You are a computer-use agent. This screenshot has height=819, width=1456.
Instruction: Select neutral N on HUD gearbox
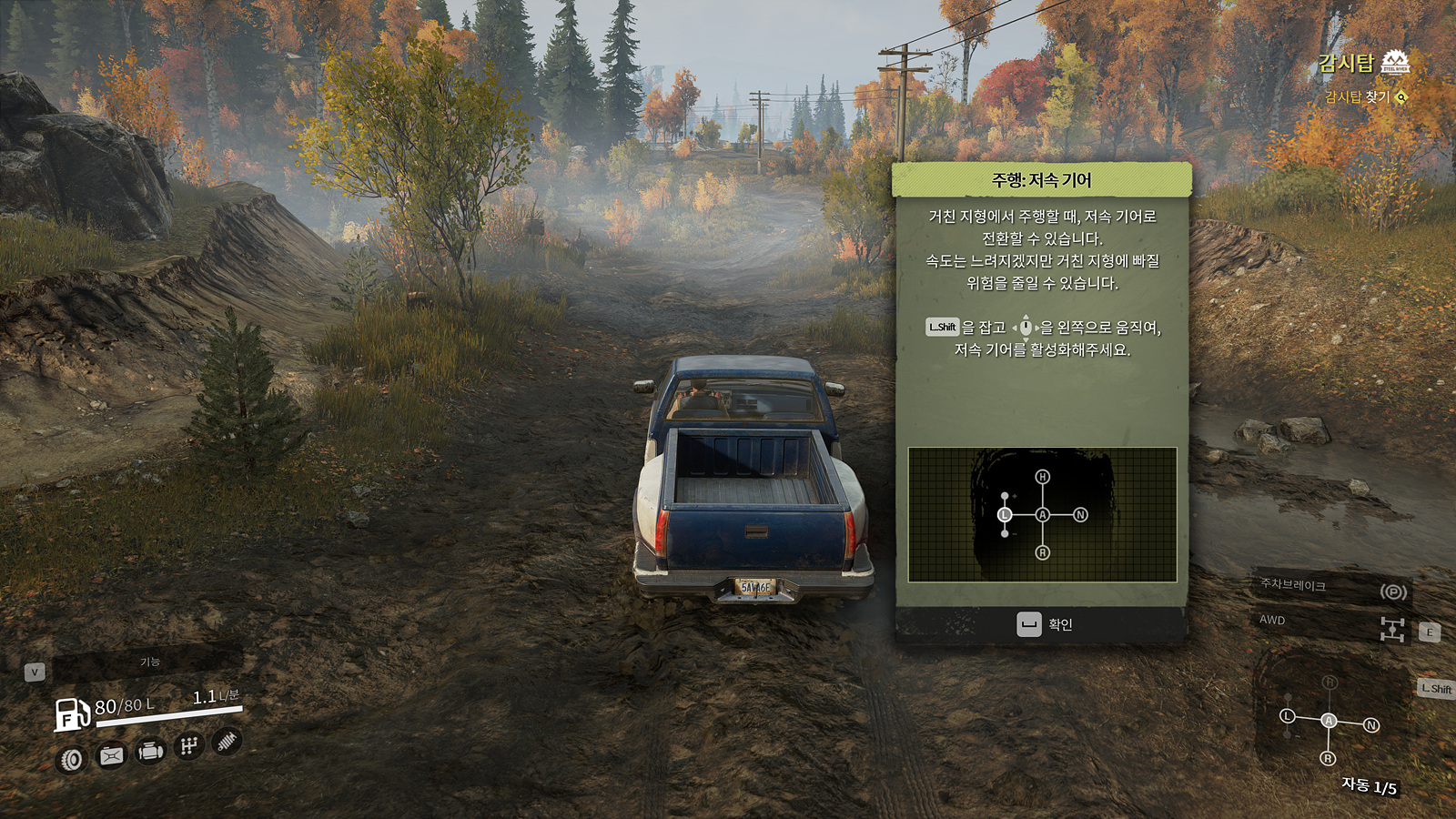click(x=1370, y=725)
